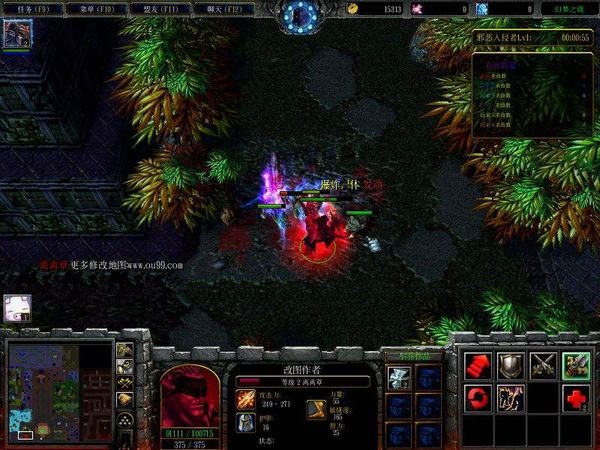Screen dimensions: 600x450
Task: Open the 任务 (F9) quests menu
Action: [32, 9]
